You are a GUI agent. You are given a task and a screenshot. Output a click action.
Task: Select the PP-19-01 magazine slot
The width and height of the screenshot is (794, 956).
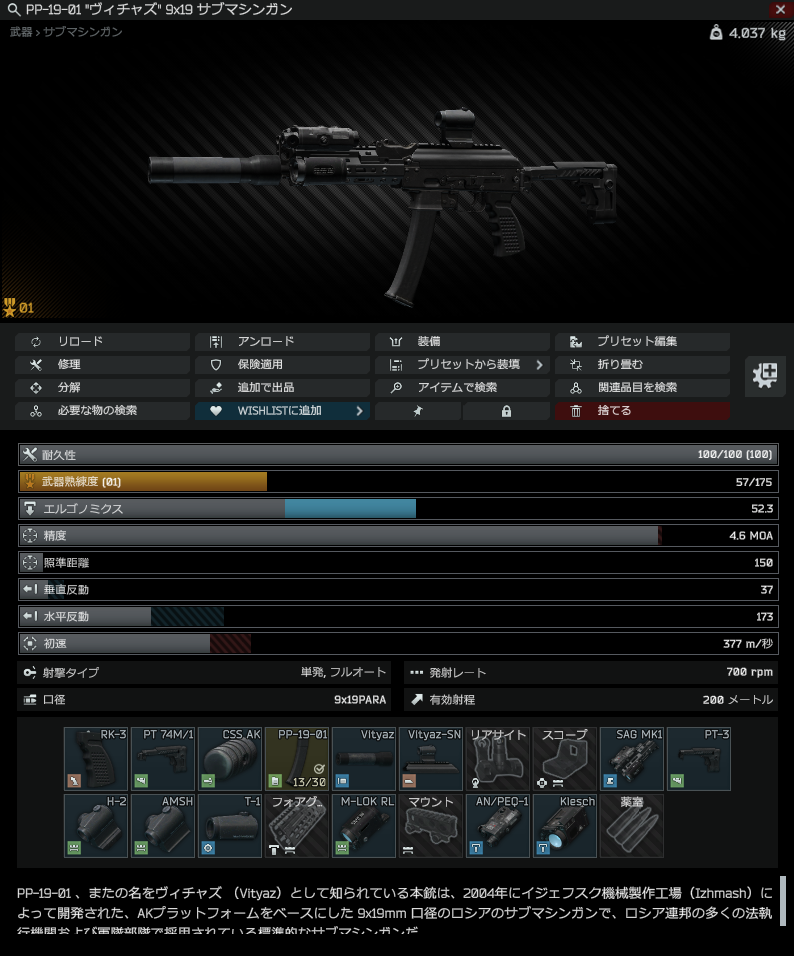pyautogui.click(x=297, y=759)
